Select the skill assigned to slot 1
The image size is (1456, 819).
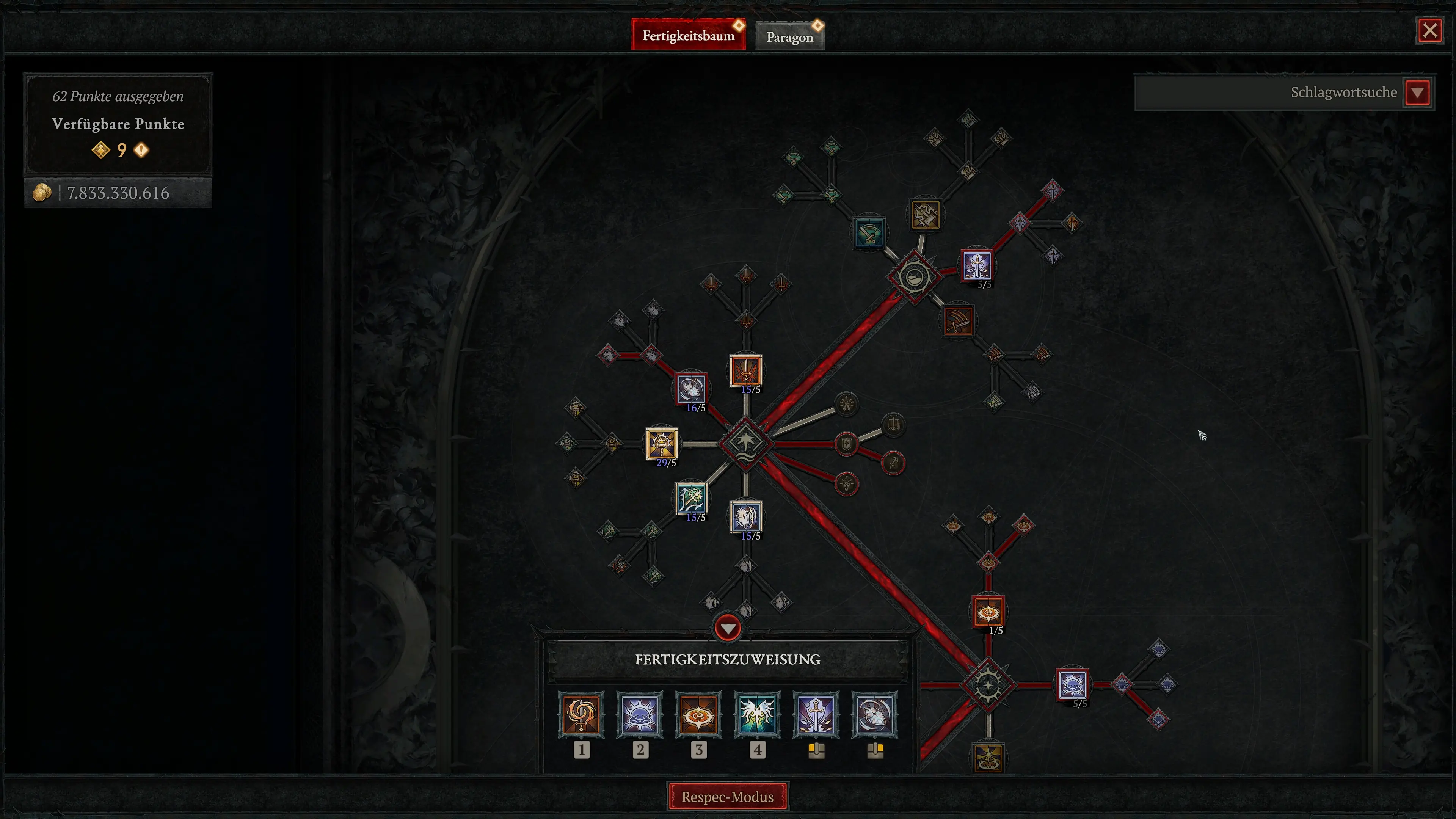[x=581, y=715]
